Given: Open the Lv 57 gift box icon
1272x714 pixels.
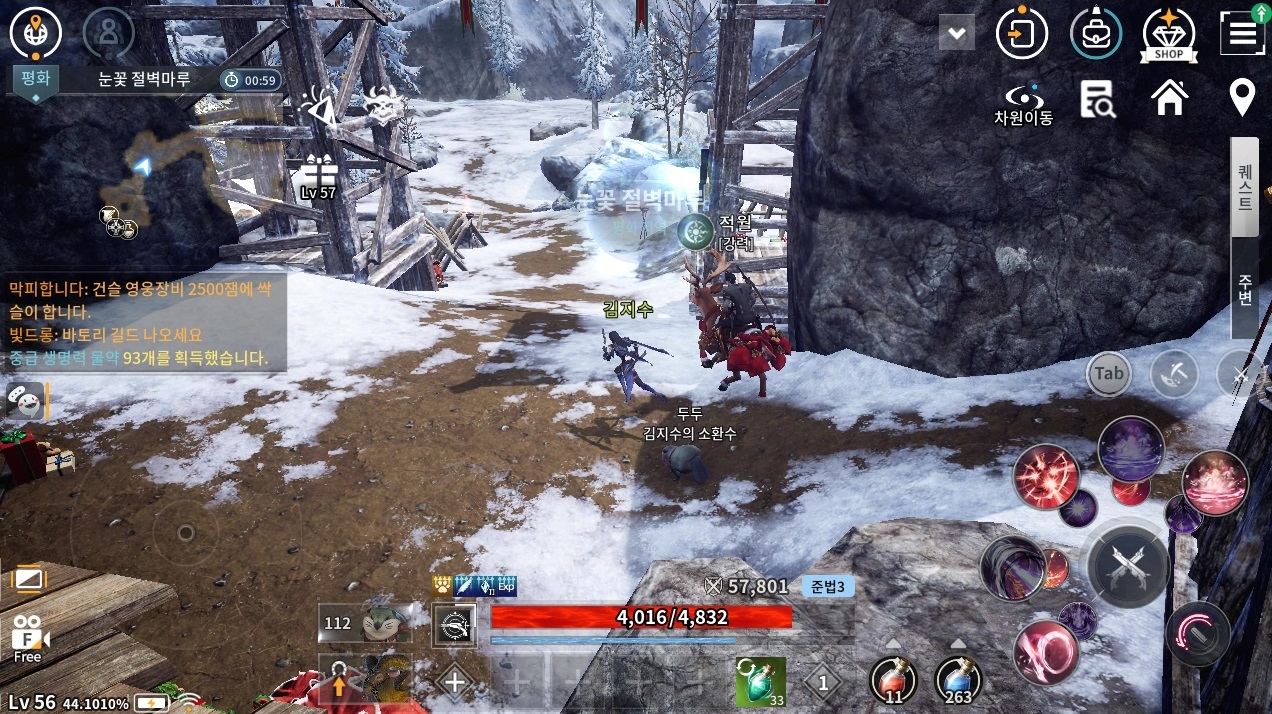Looking at the screenshot, I should click(319, 177).
